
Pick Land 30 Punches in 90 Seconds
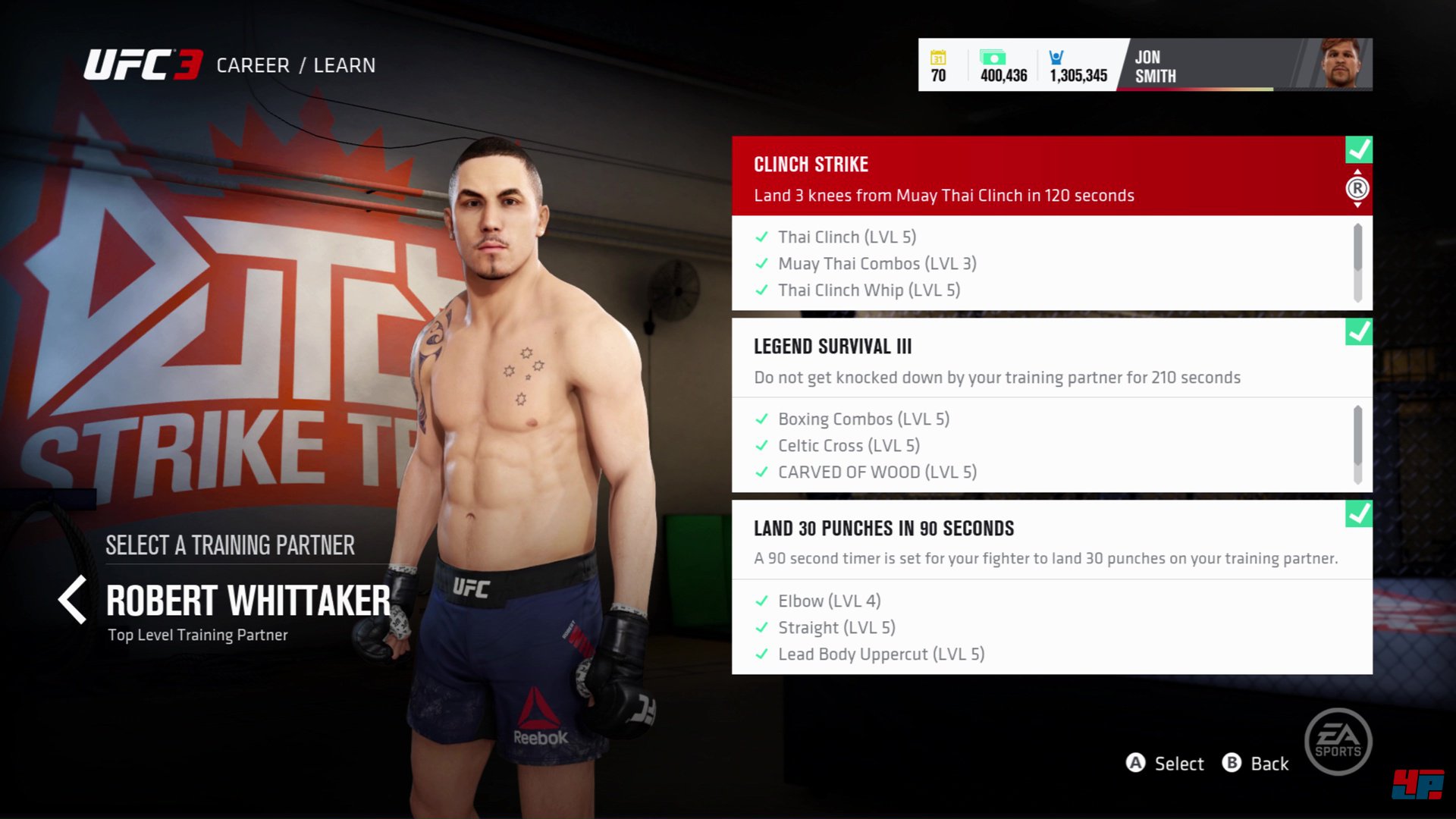1039,541
